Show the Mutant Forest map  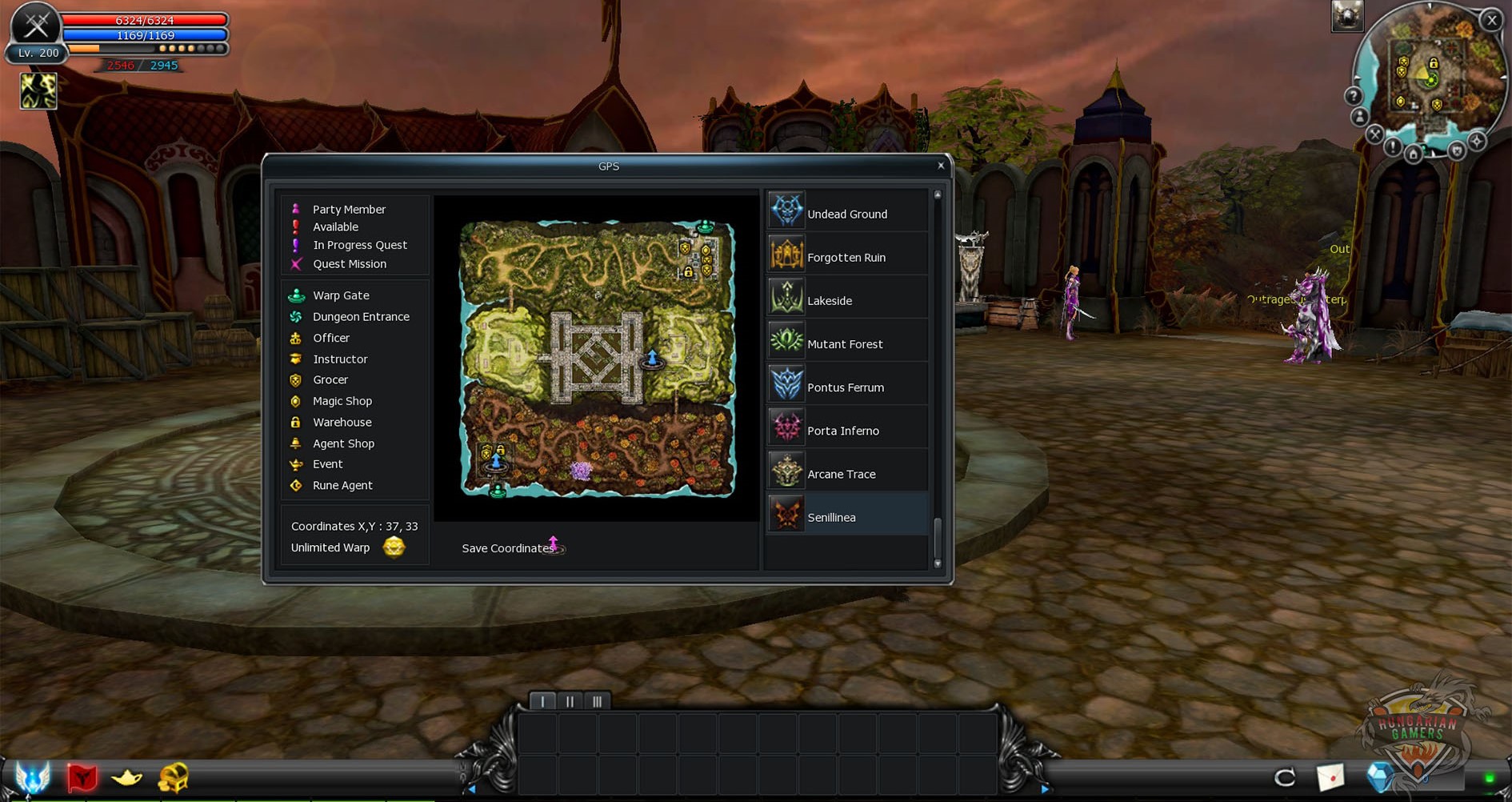click(x=845, y=343)
